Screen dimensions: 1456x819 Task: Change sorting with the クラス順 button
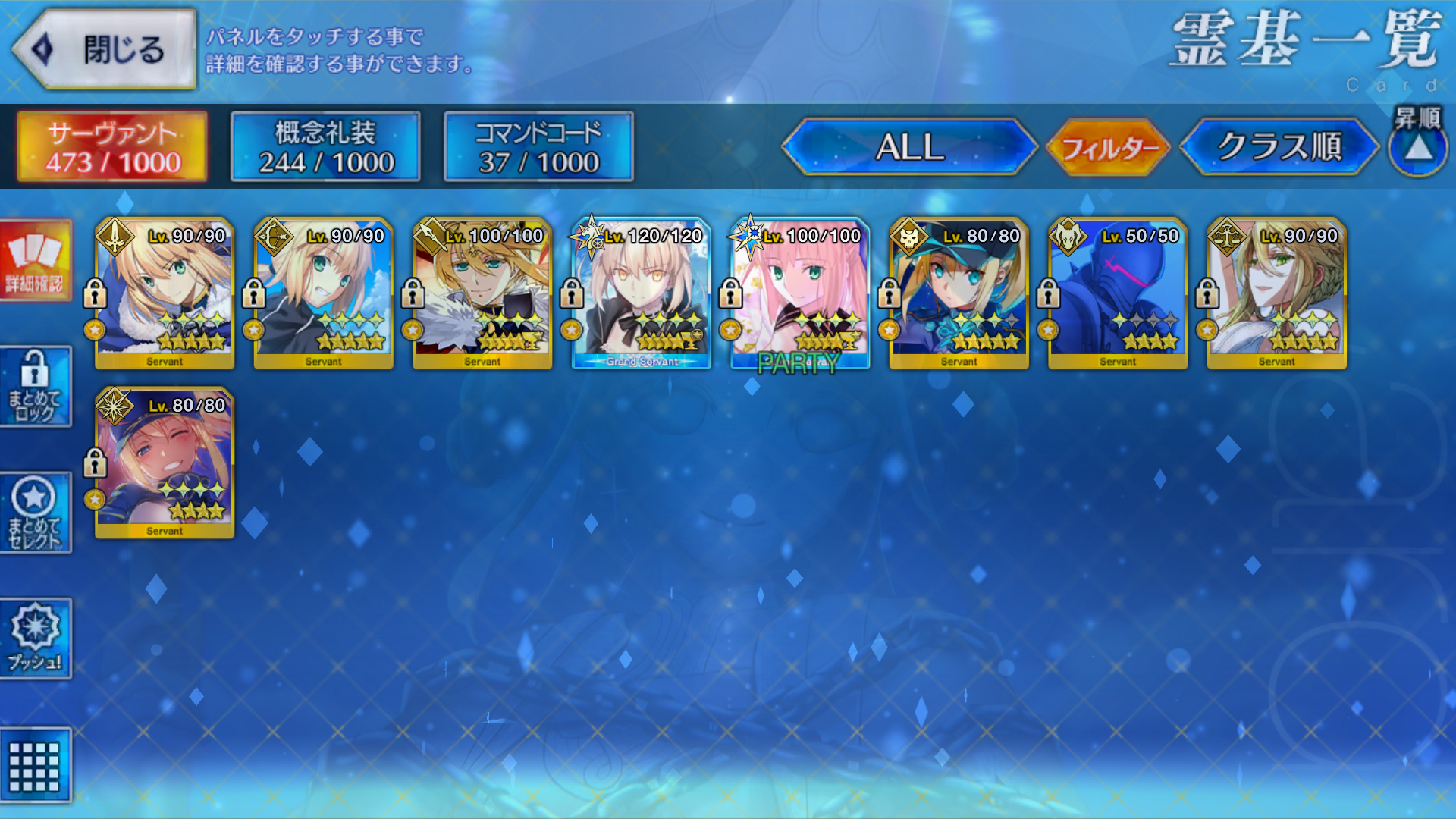click(1279, 146)
